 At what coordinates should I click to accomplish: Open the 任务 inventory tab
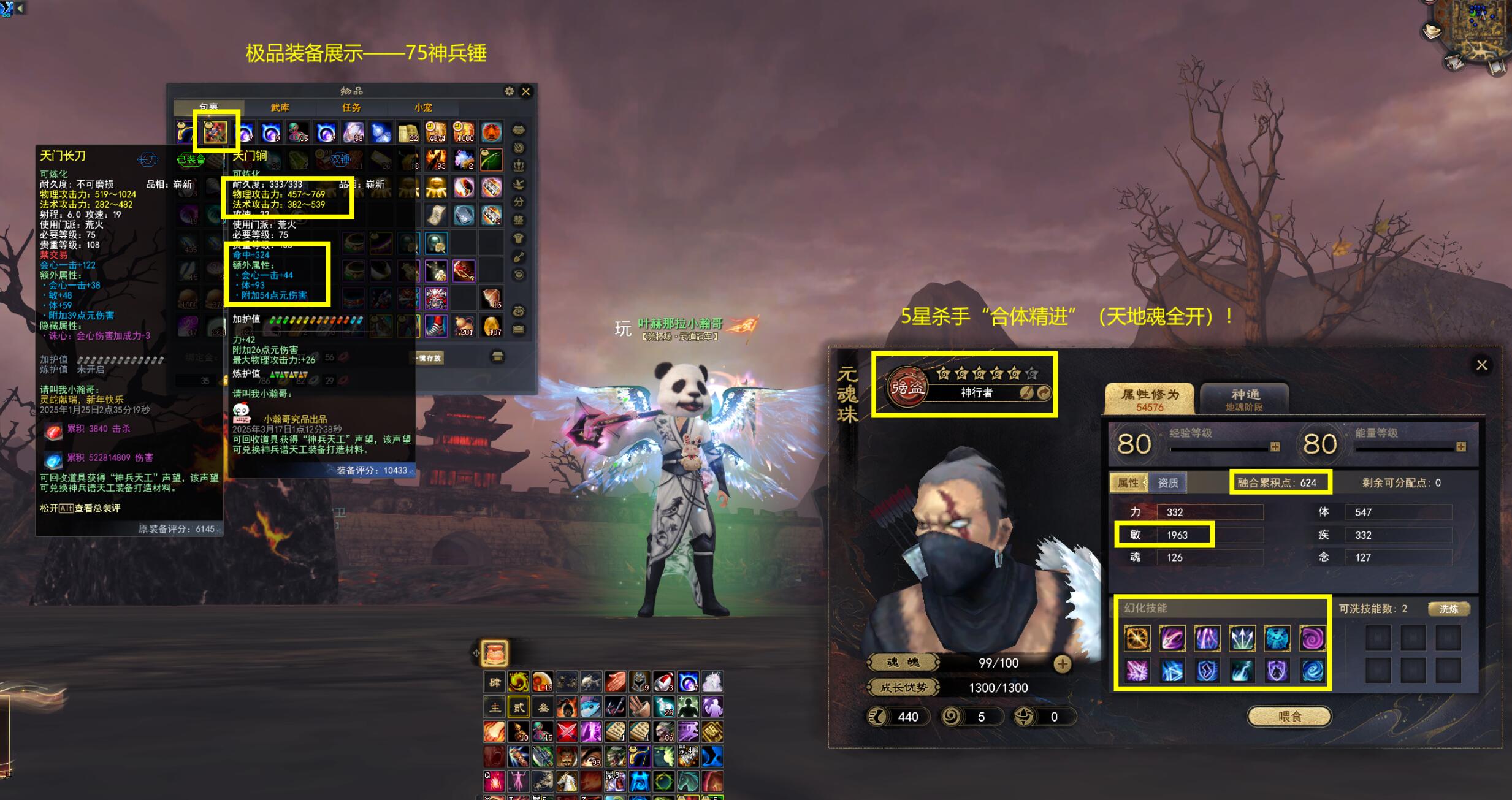point(351,108)
